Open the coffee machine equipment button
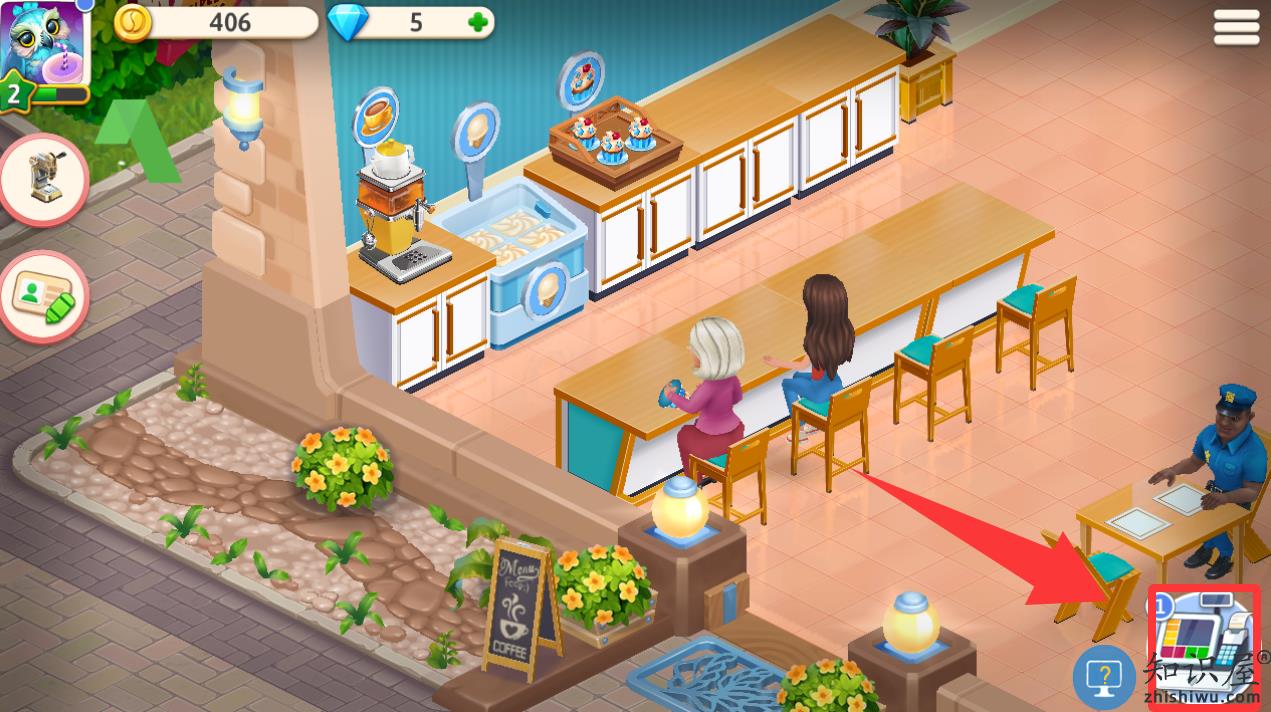This screenshot has width=1271, height=712. pyautogui.click(x=44, y=179)
